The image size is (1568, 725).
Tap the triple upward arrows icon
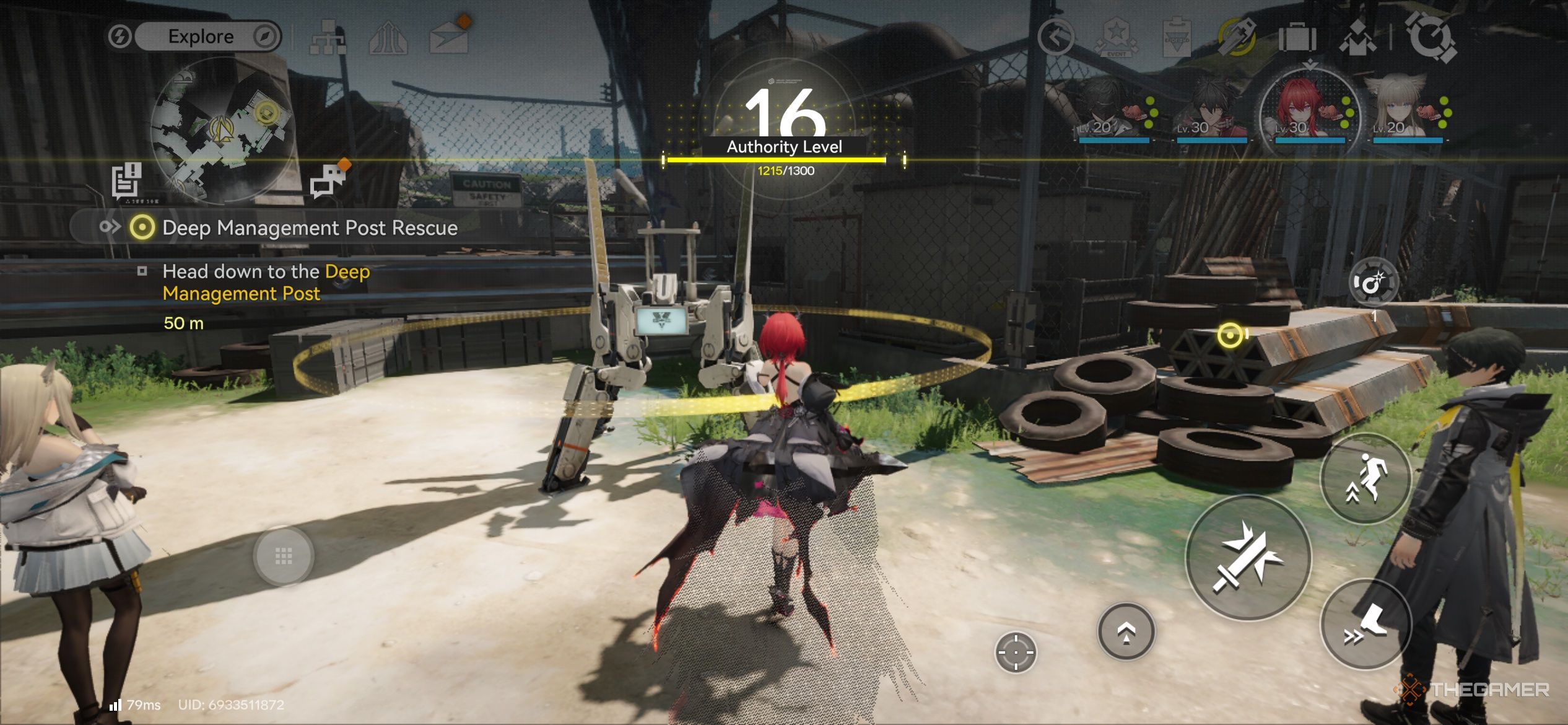point(388,38)
